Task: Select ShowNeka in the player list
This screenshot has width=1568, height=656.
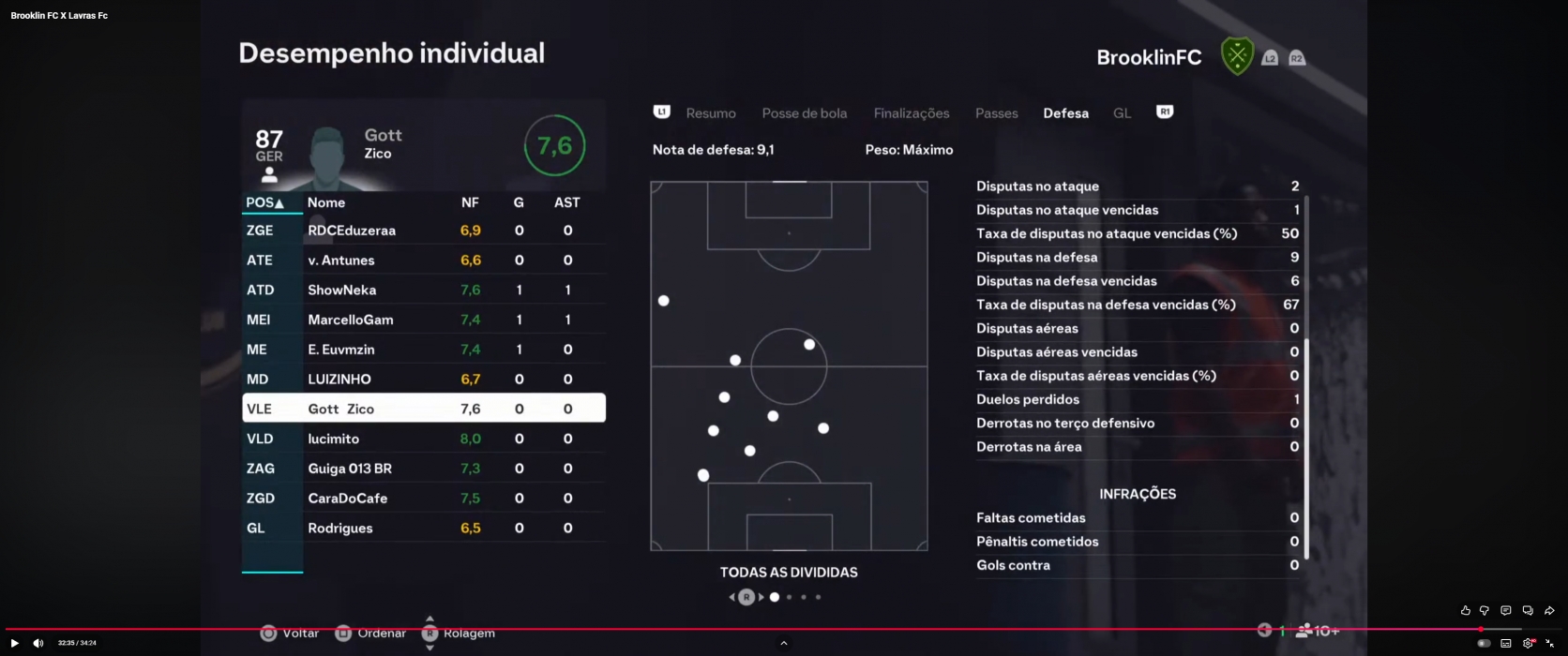Action: point(423,291)
